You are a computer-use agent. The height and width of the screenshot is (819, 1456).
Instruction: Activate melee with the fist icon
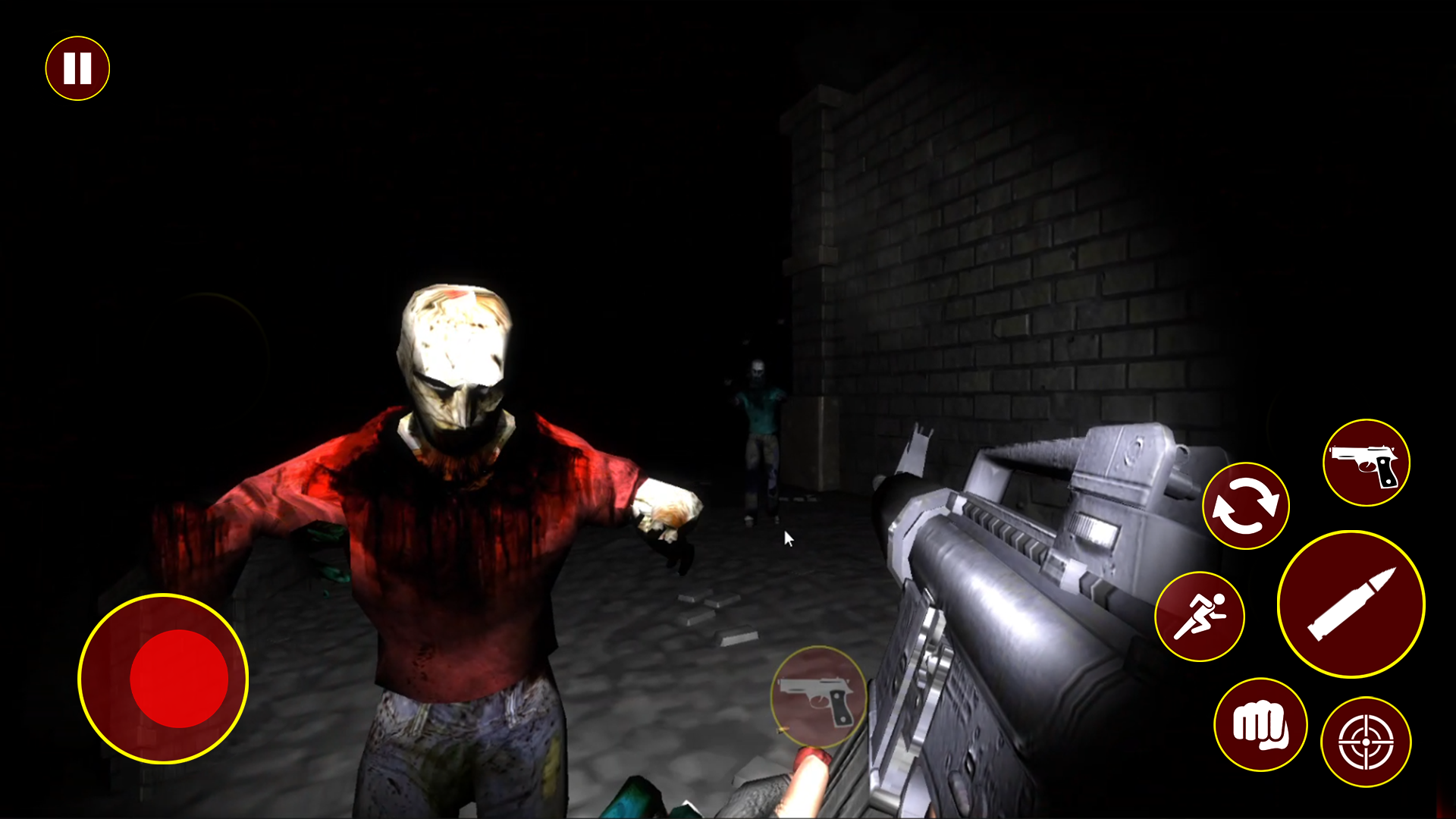click(1260, 724)
